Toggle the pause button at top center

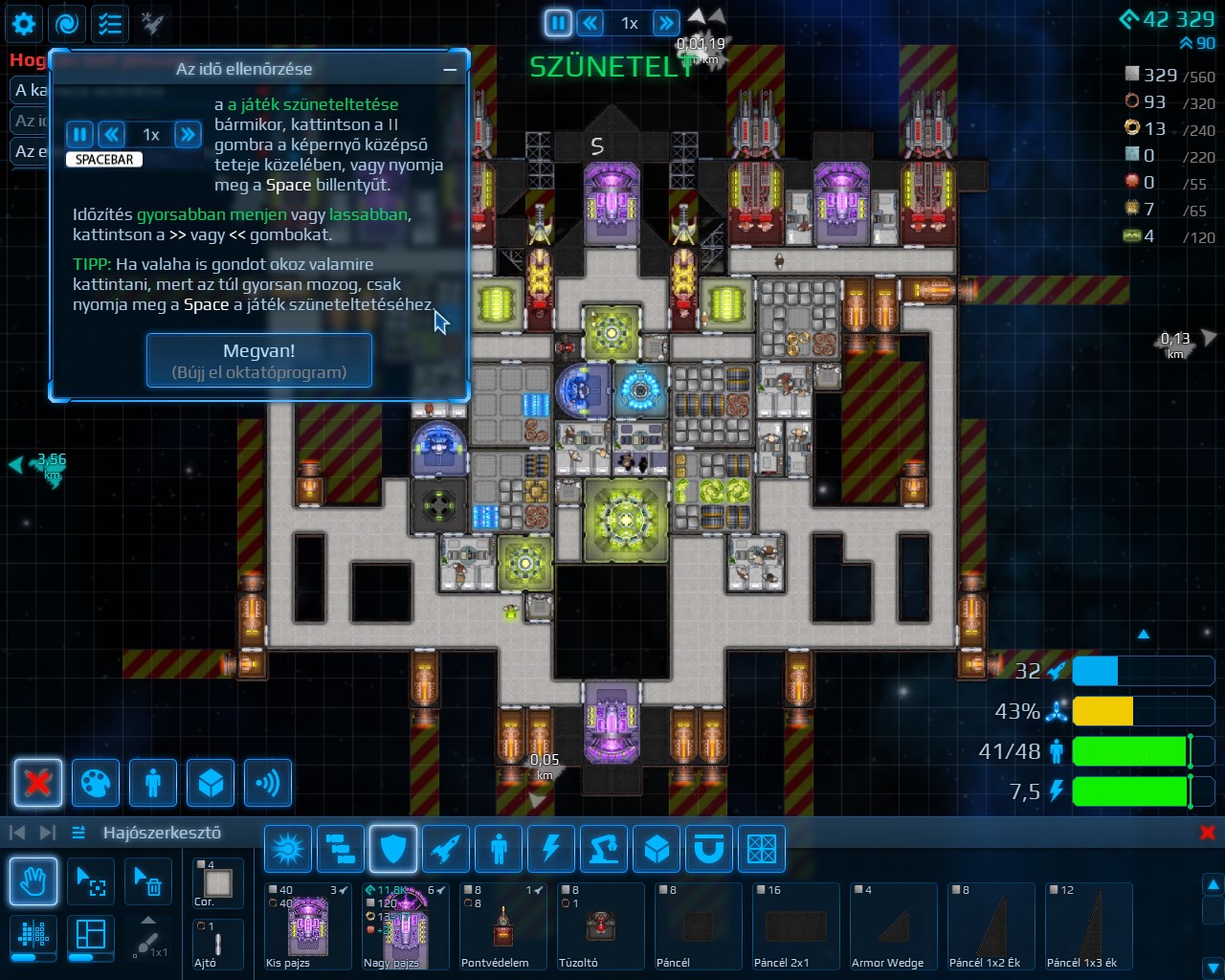[x=558, y=23]
